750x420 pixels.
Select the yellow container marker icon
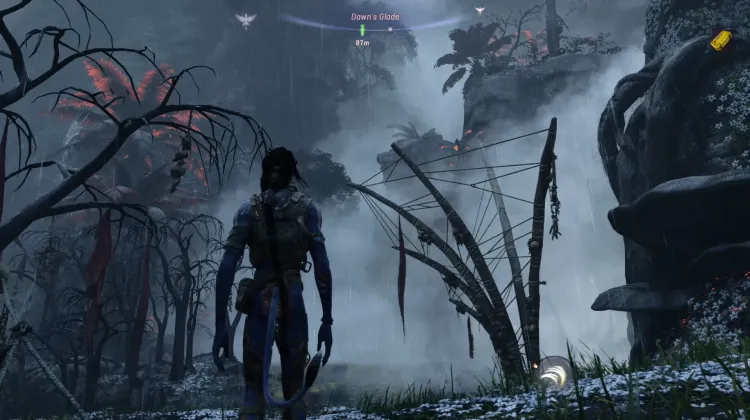click(x=721, y=40)
